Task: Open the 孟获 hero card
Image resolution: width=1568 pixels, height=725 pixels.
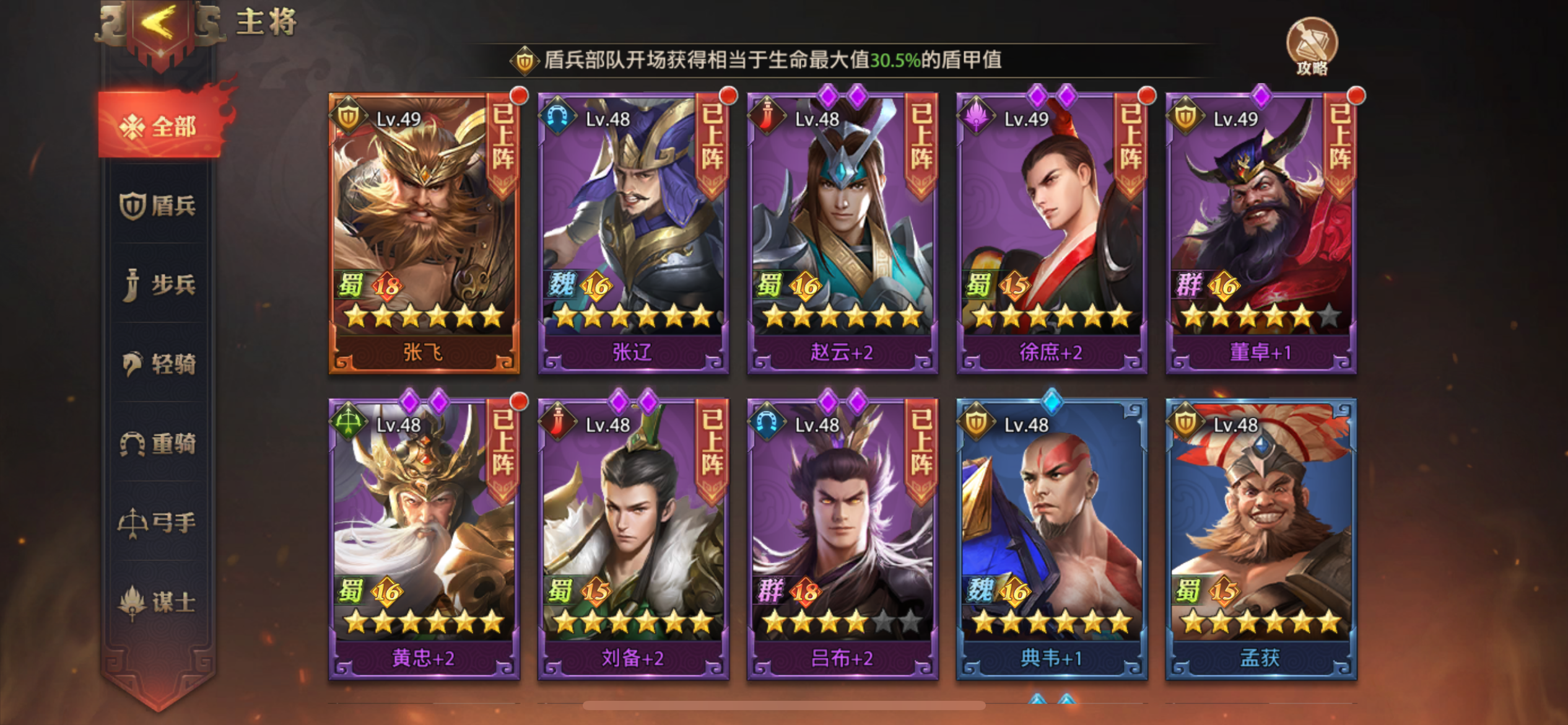Action: click(1261, 539)
